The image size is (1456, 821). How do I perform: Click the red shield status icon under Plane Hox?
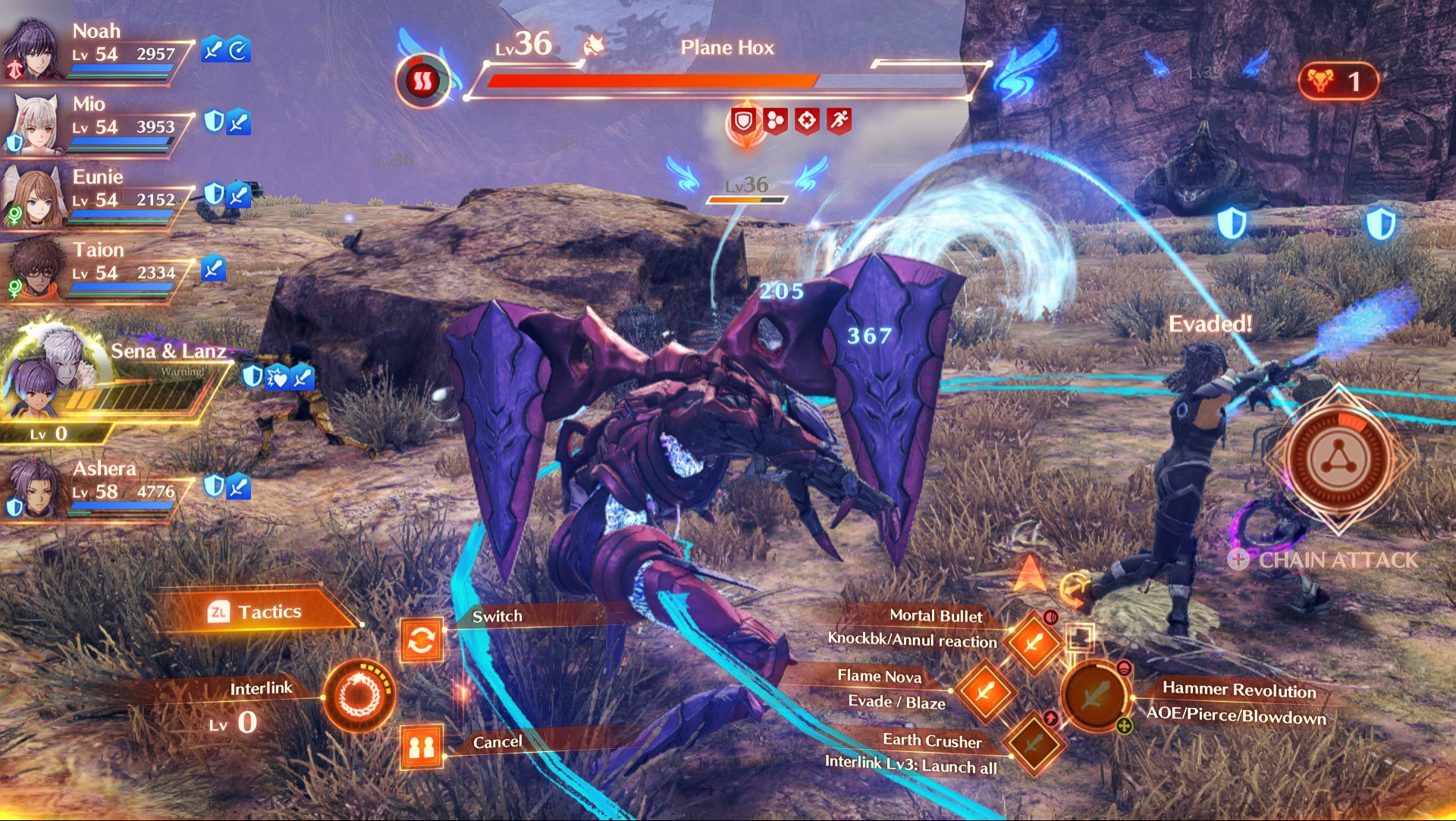[742, 119]
